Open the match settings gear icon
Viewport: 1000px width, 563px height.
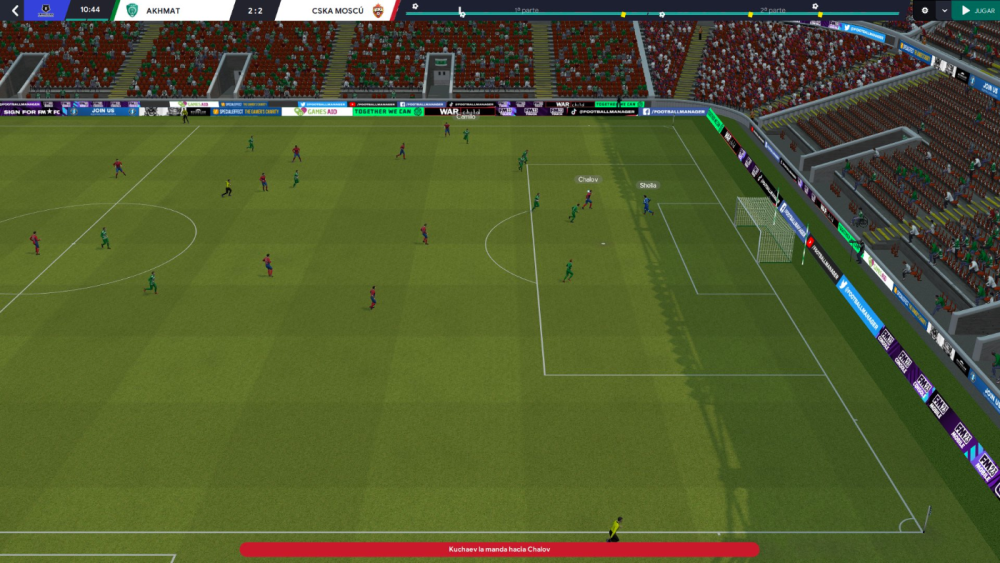(x=924, y=10)
